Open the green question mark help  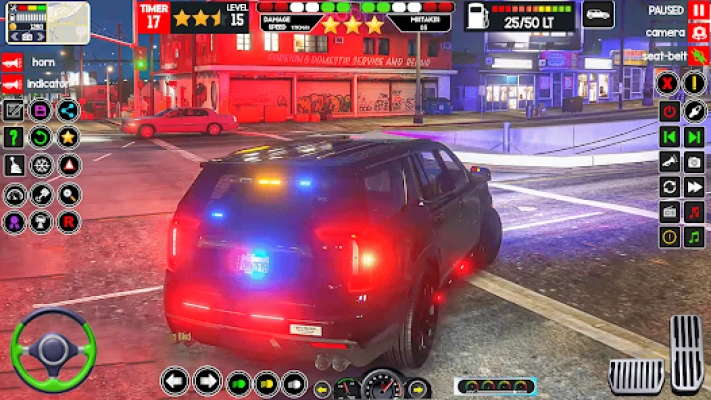coord(14,137)
